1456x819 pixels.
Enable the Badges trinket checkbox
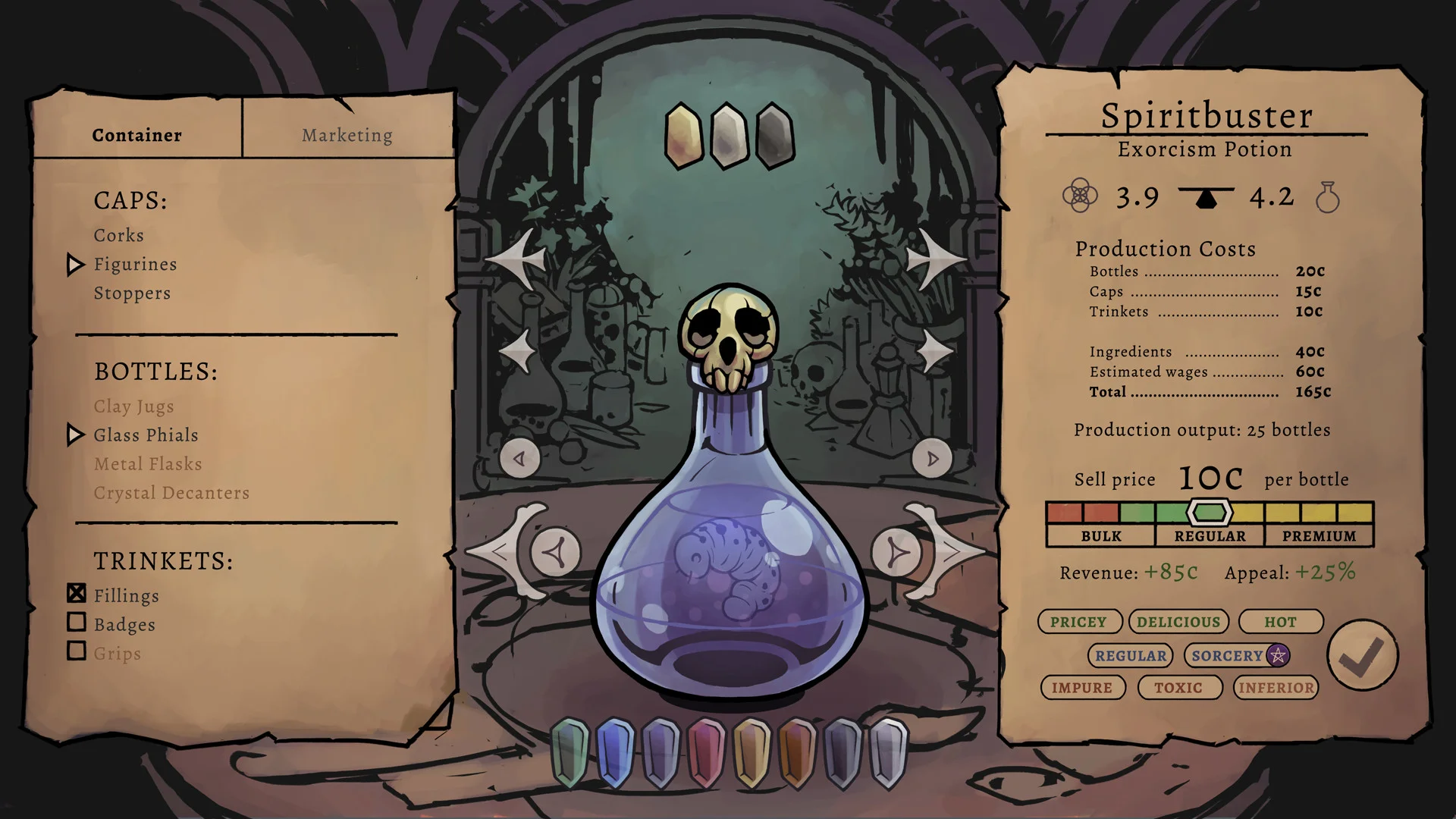click(77, 623)
